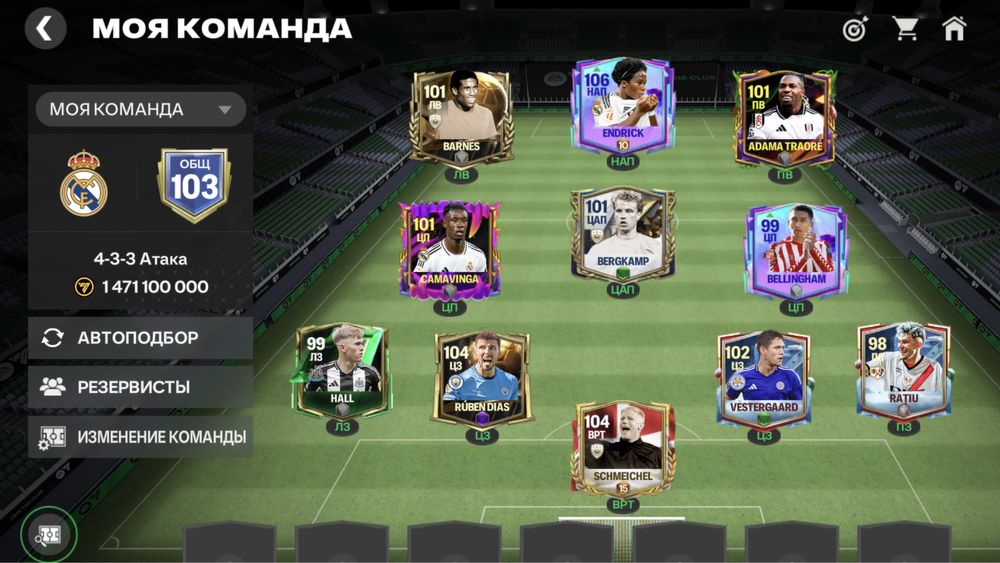Tap the АВТОПОДБОР button

pyautogui.click(x=140, y=338)
